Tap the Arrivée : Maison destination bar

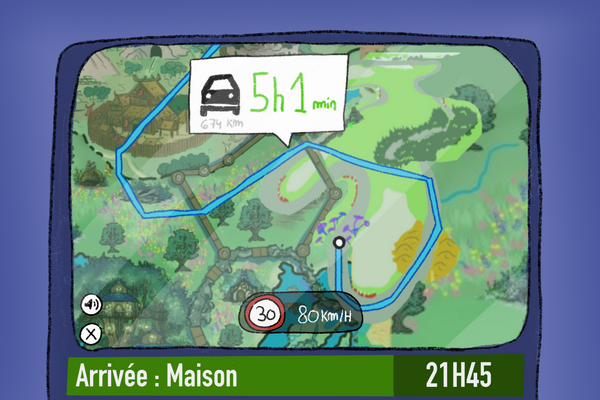tap(230, 376)
